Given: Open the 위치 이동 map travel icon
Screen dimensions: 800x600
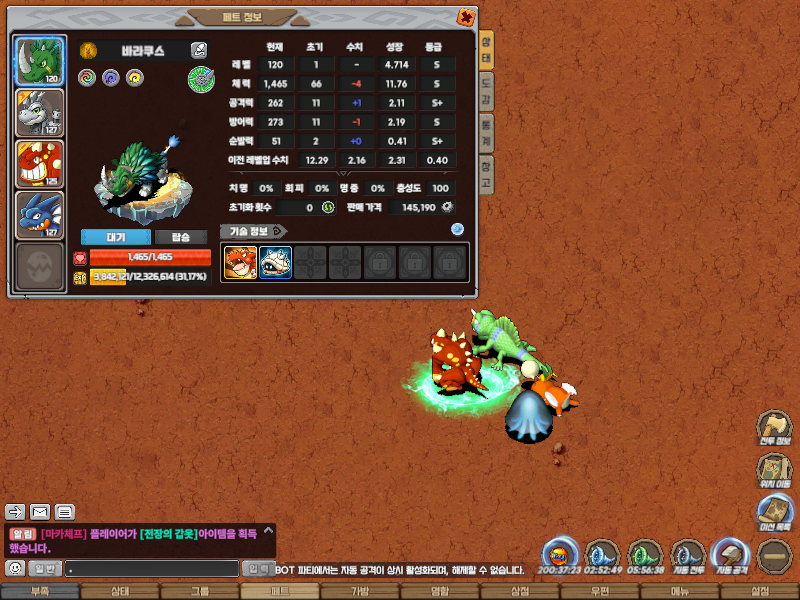Looking at the screenshot, I should coord(773,470).
